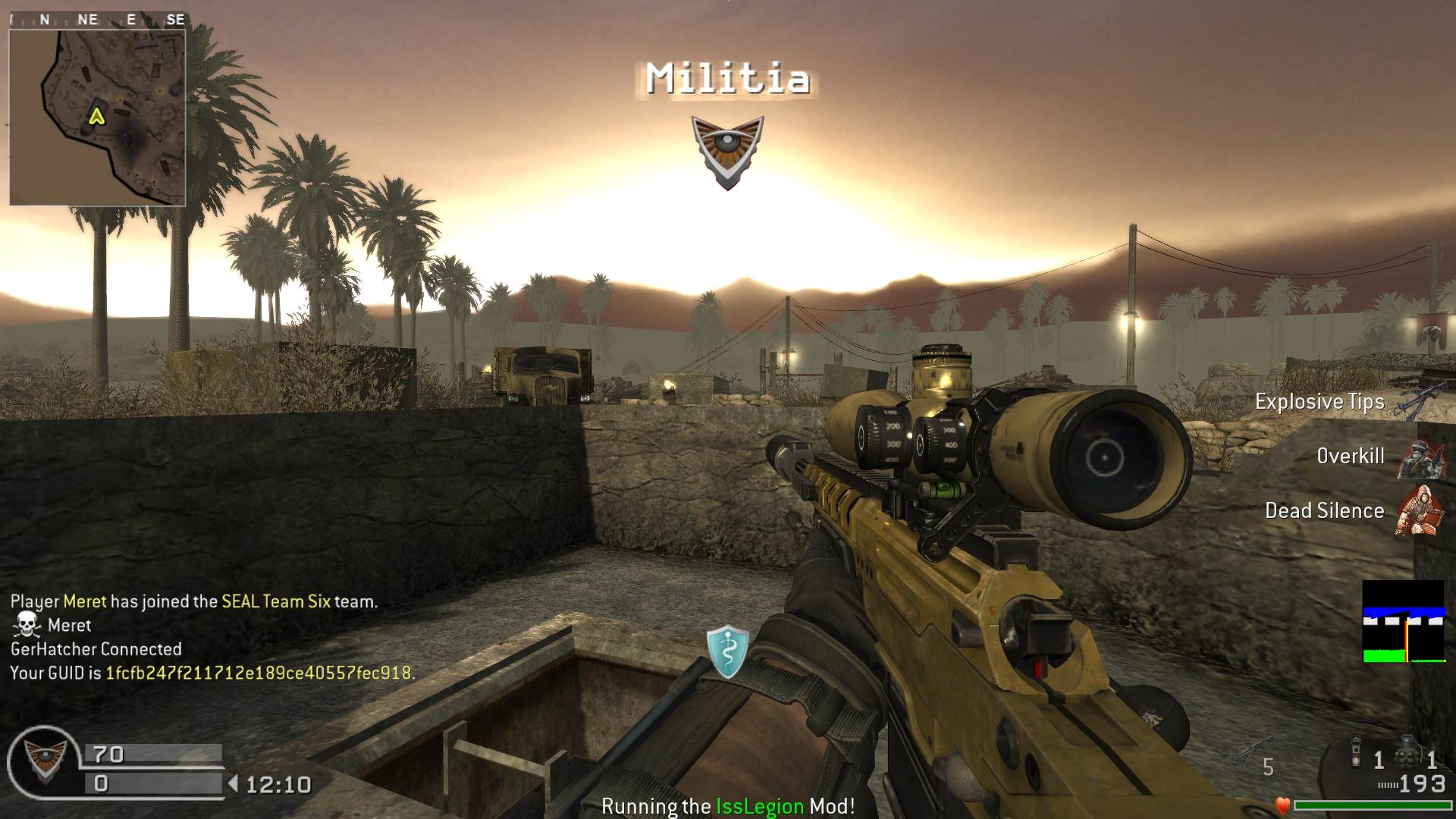Select the compass heading strip
The height and width of the screenshot is (819, 1456).
point(97,20)
